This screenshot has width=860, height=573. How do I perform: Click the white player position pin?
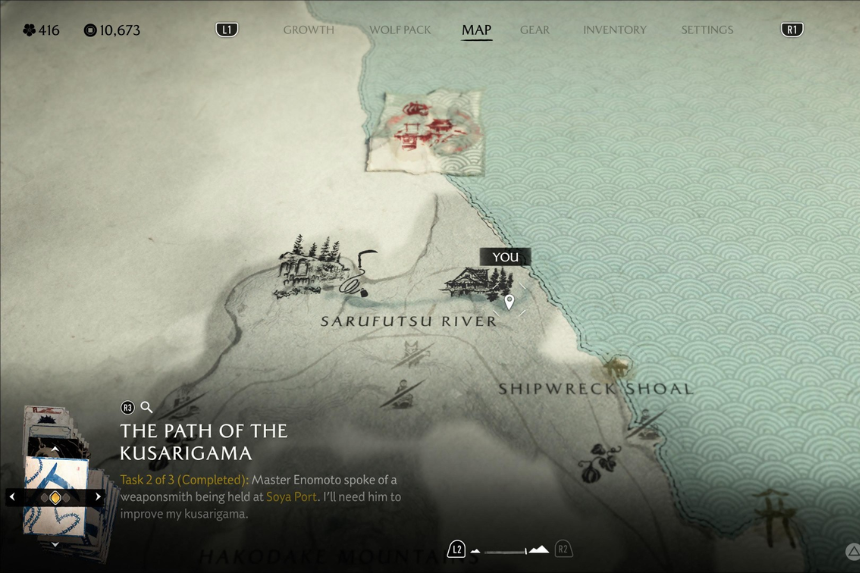coord(509,301)
